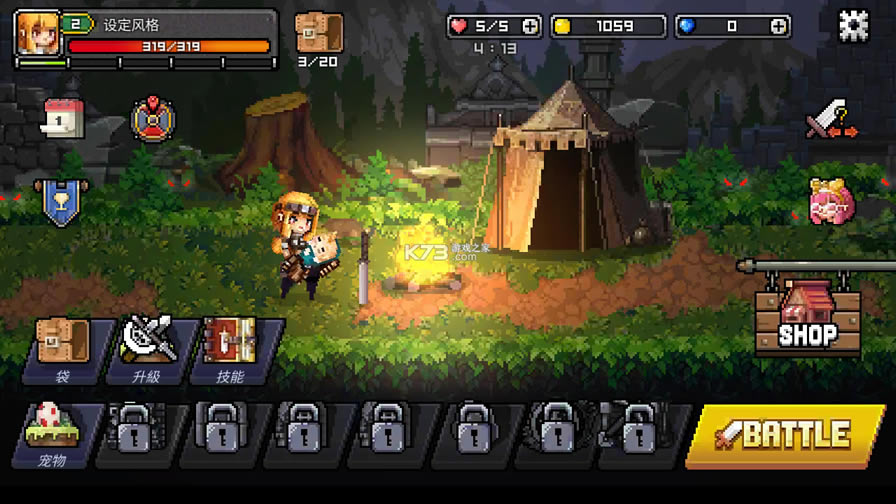This screenshot has width=896, height=504.
Task: Add blue gems with the plus button
Action: tap(778, 27)
